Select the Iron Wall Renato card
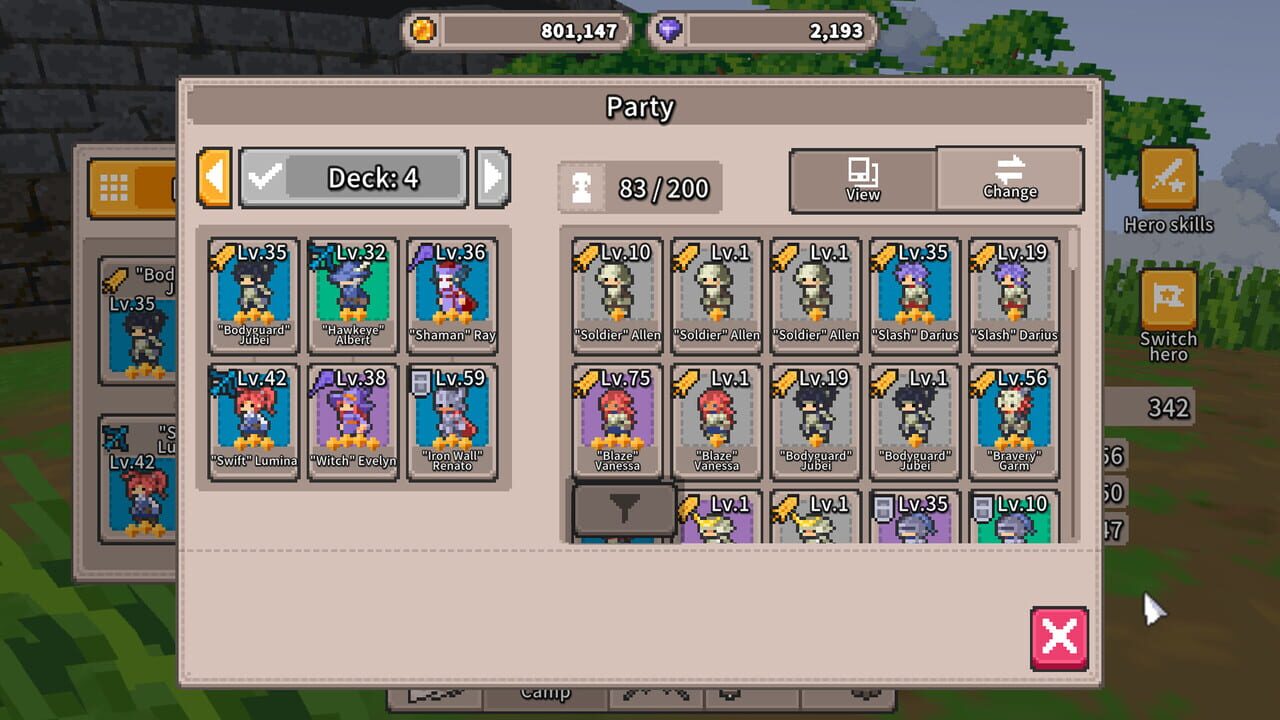Viewport: 1280px width, 720px height. coord(452,420)
